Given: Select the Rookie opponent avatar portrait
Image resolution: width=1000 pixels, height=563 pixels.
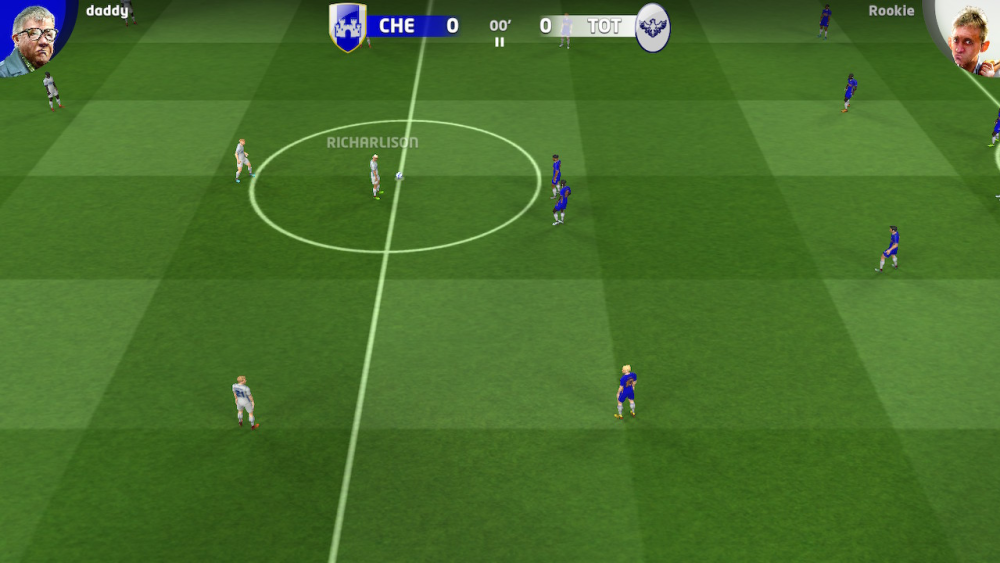Looking at the screenshot, I should [x=968, y=38].
